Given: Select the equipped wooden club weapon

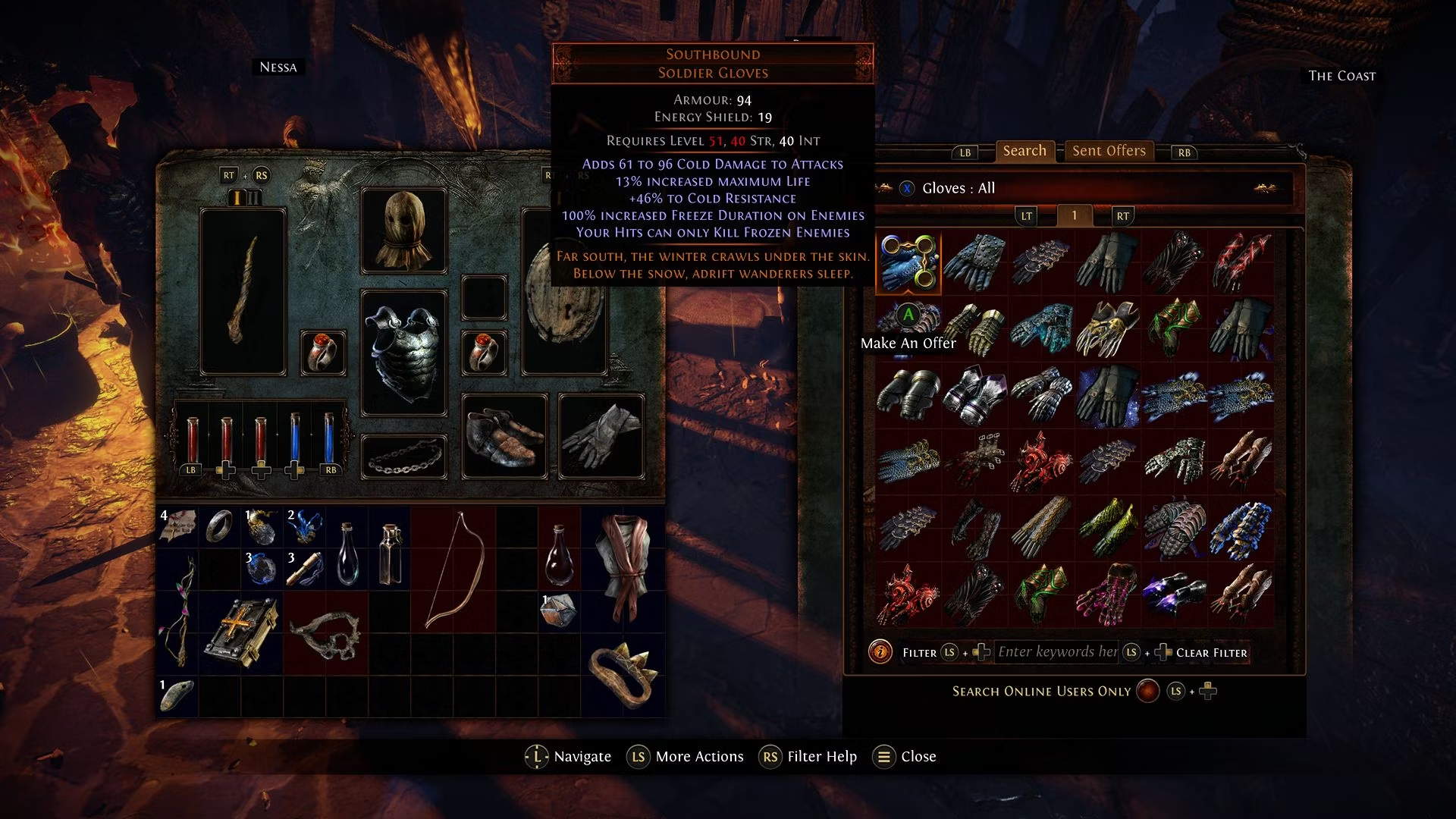Looking at the screenshot, I should pos(243,292).
